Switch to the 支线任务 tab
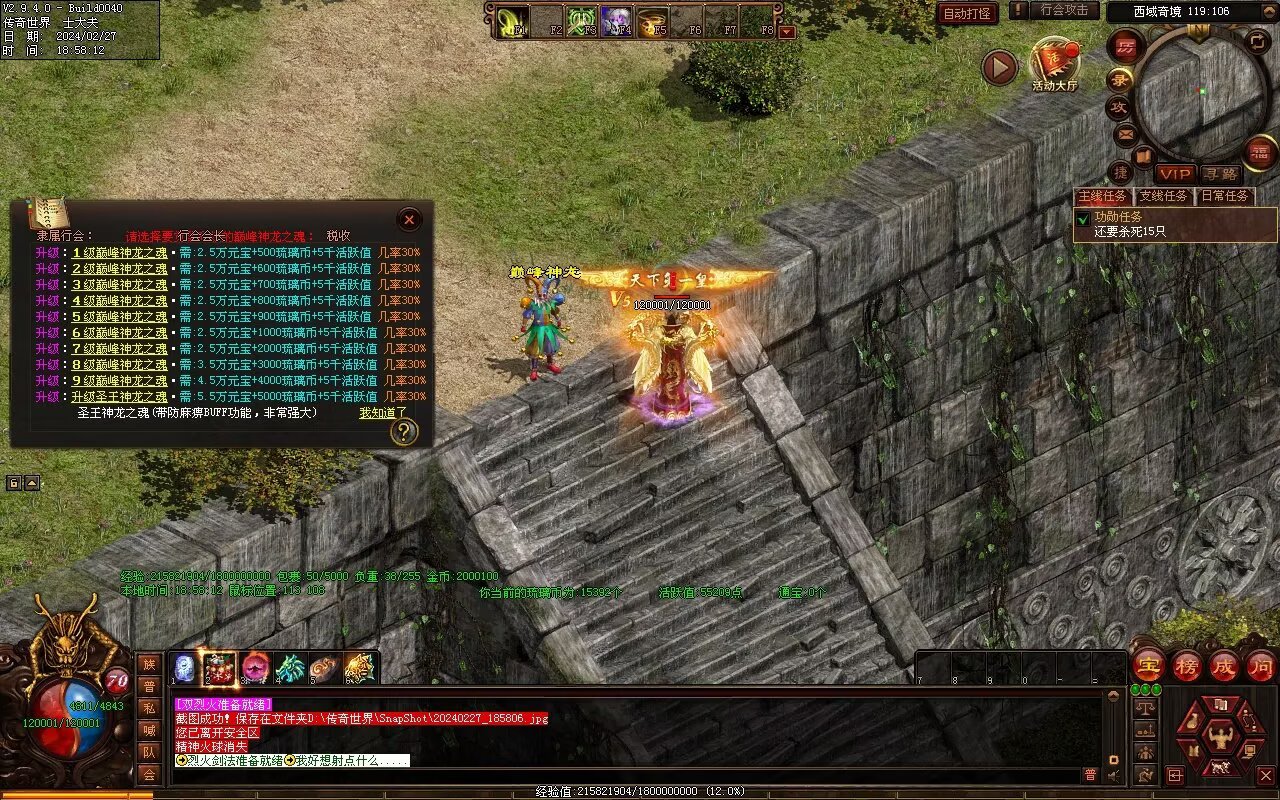The image size is (1280, 800). click(x=1164, y=197)
